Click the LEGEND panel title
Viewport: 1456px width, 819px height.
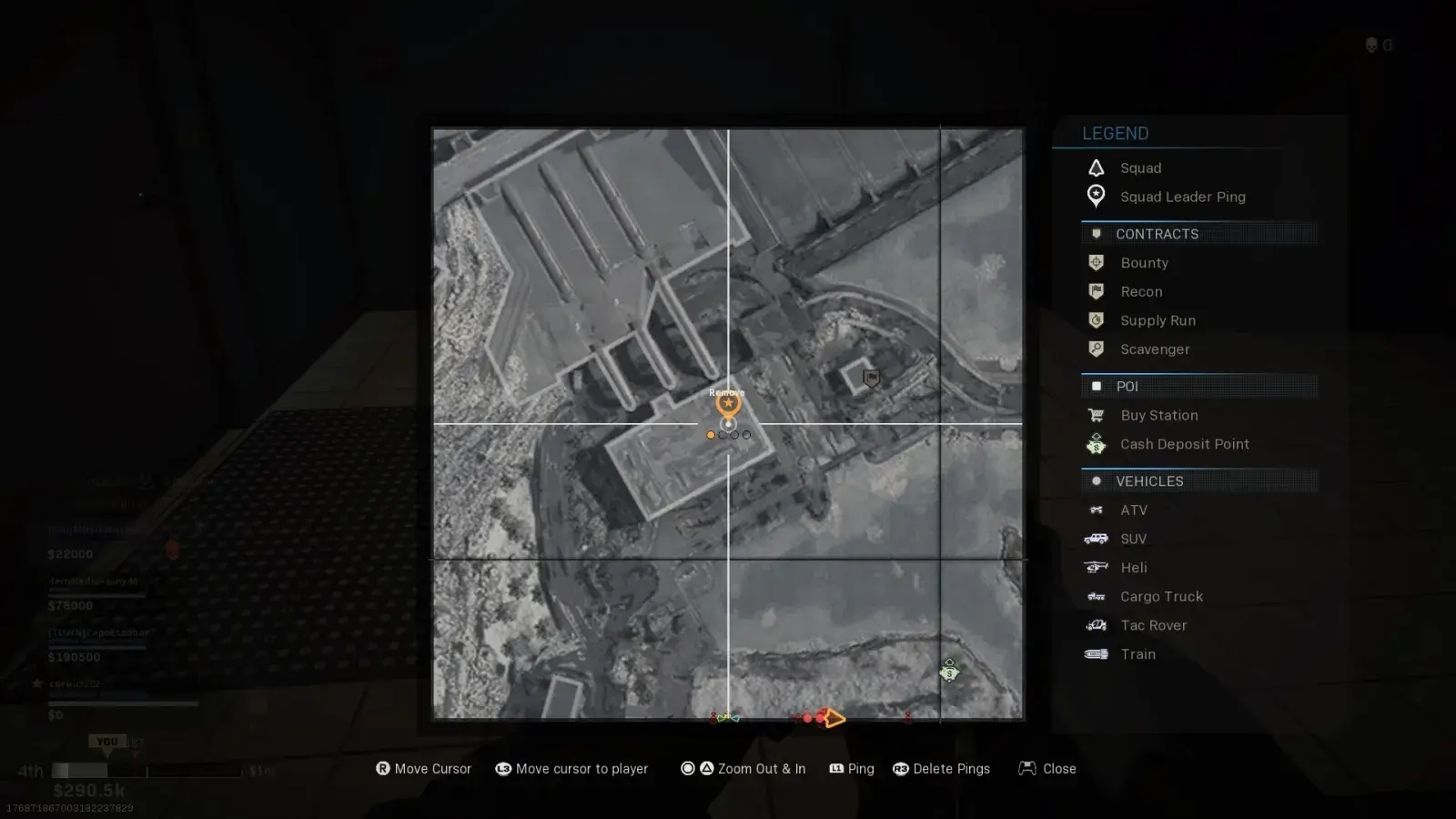[1116, 133]
